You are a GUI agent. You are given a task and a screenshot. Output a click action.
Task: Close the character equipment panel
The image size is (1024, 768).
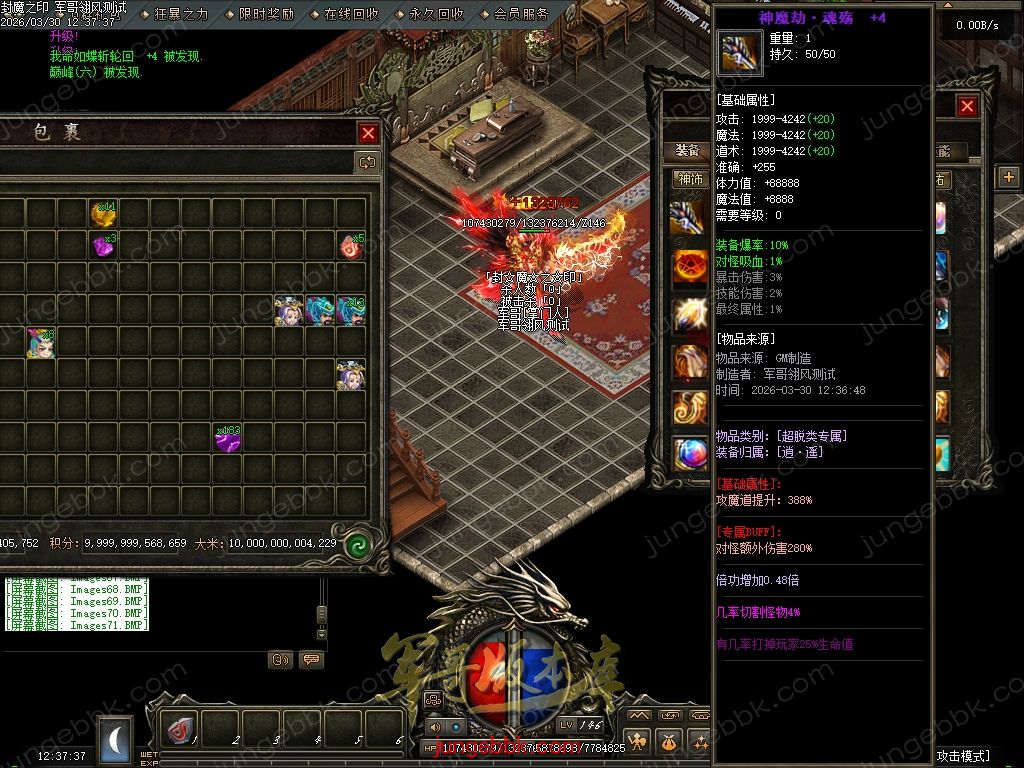967,107
